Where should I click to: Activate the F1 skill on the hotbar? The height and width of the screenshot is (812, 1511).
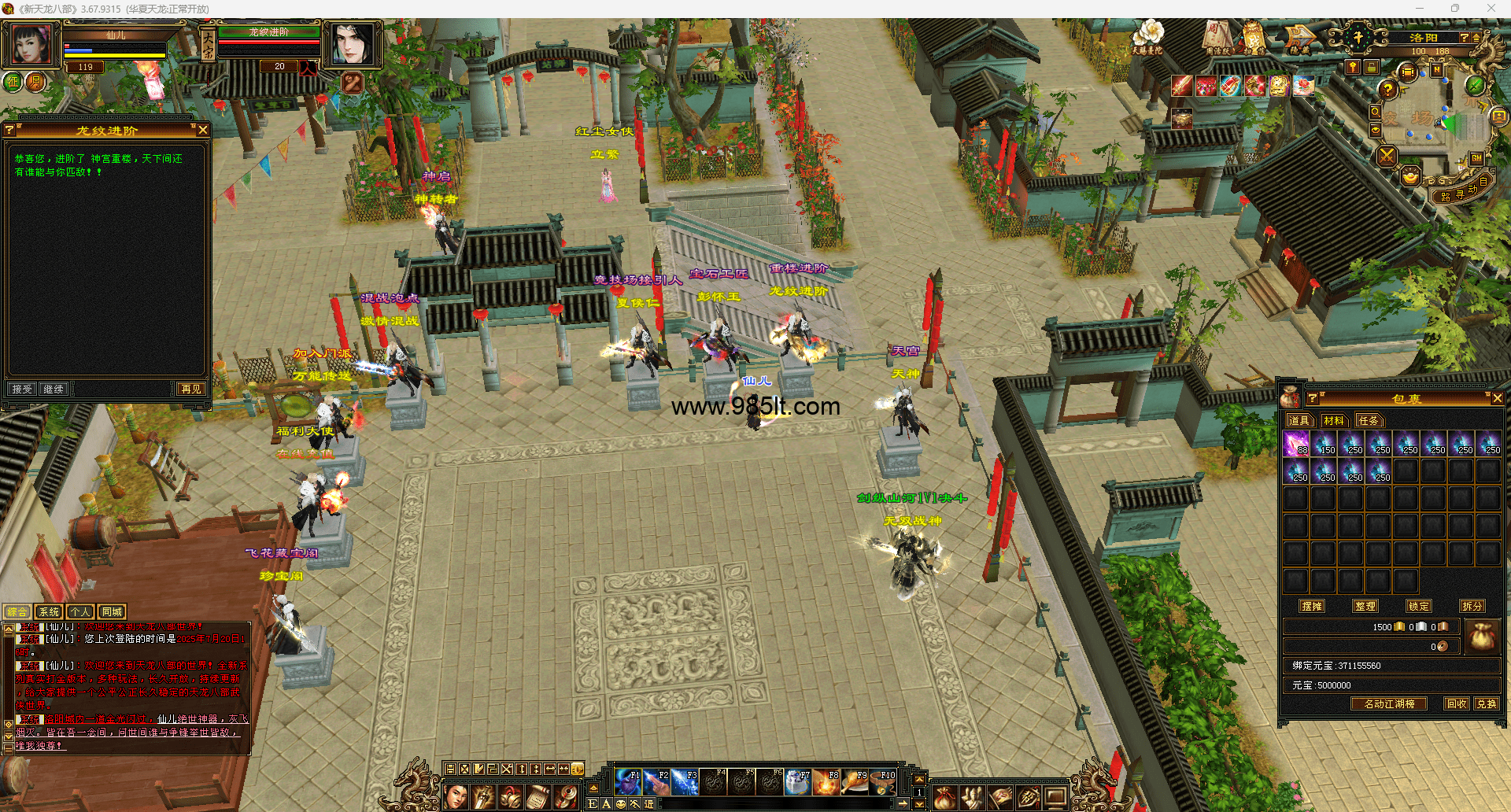629,783
